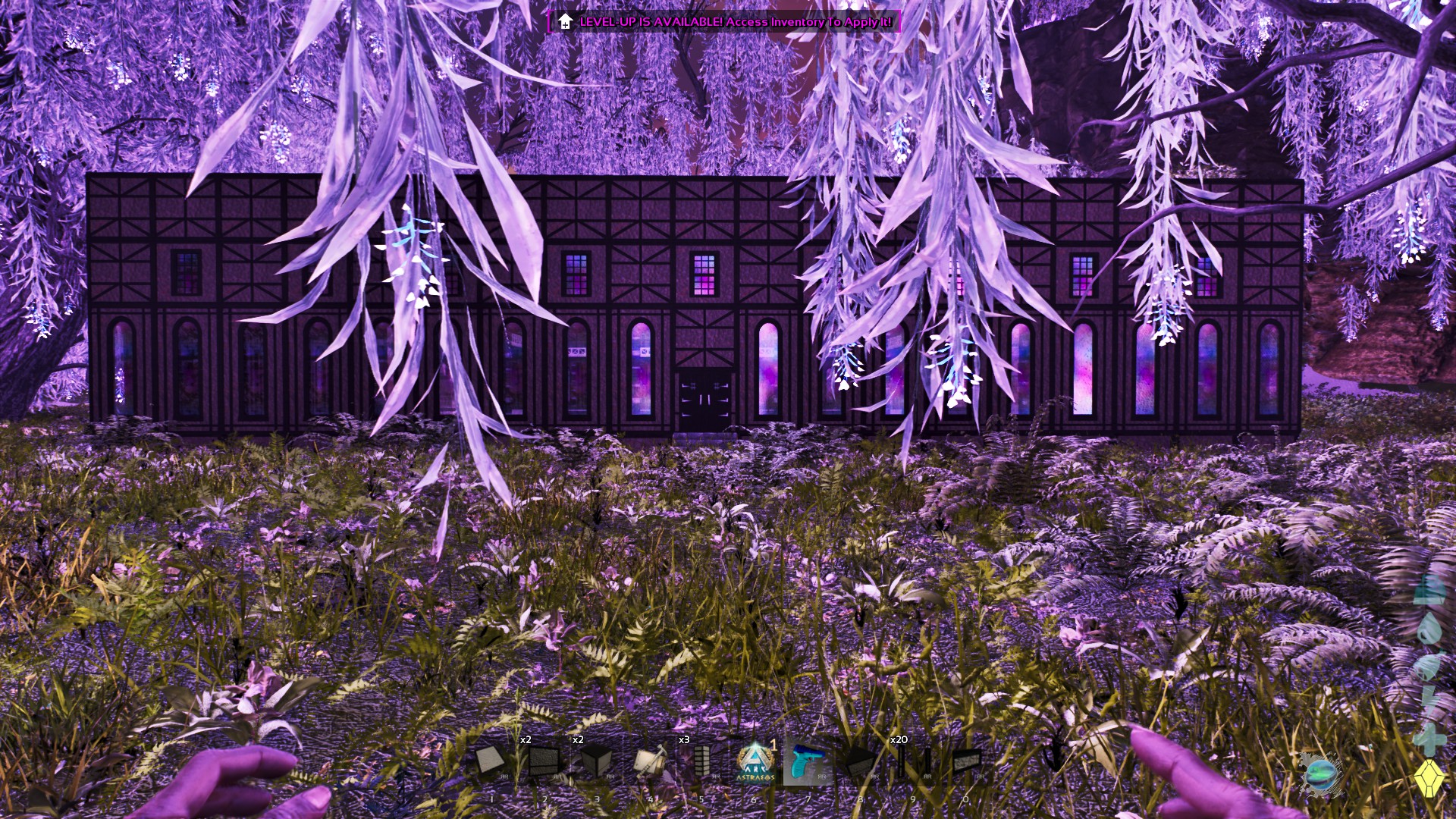Screen dimensions: 1456x819
Task: Choose the x20 thin black pole slot
Action: (x=913, y=762)
